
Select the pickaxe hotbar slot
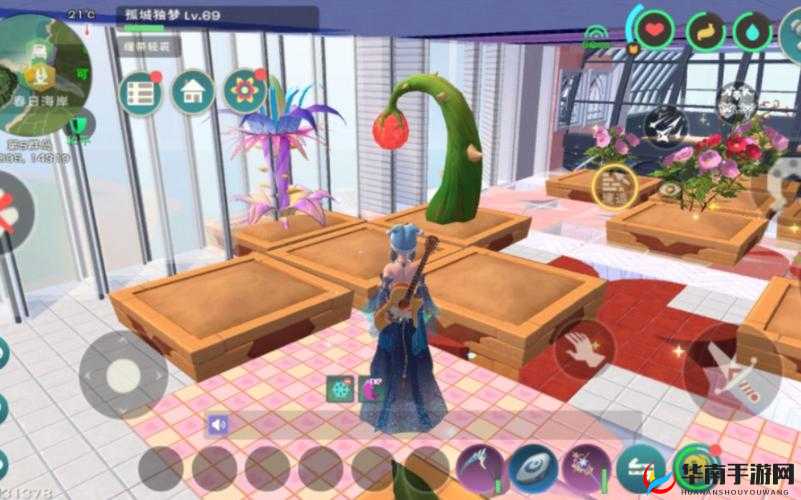click(479, 466)
